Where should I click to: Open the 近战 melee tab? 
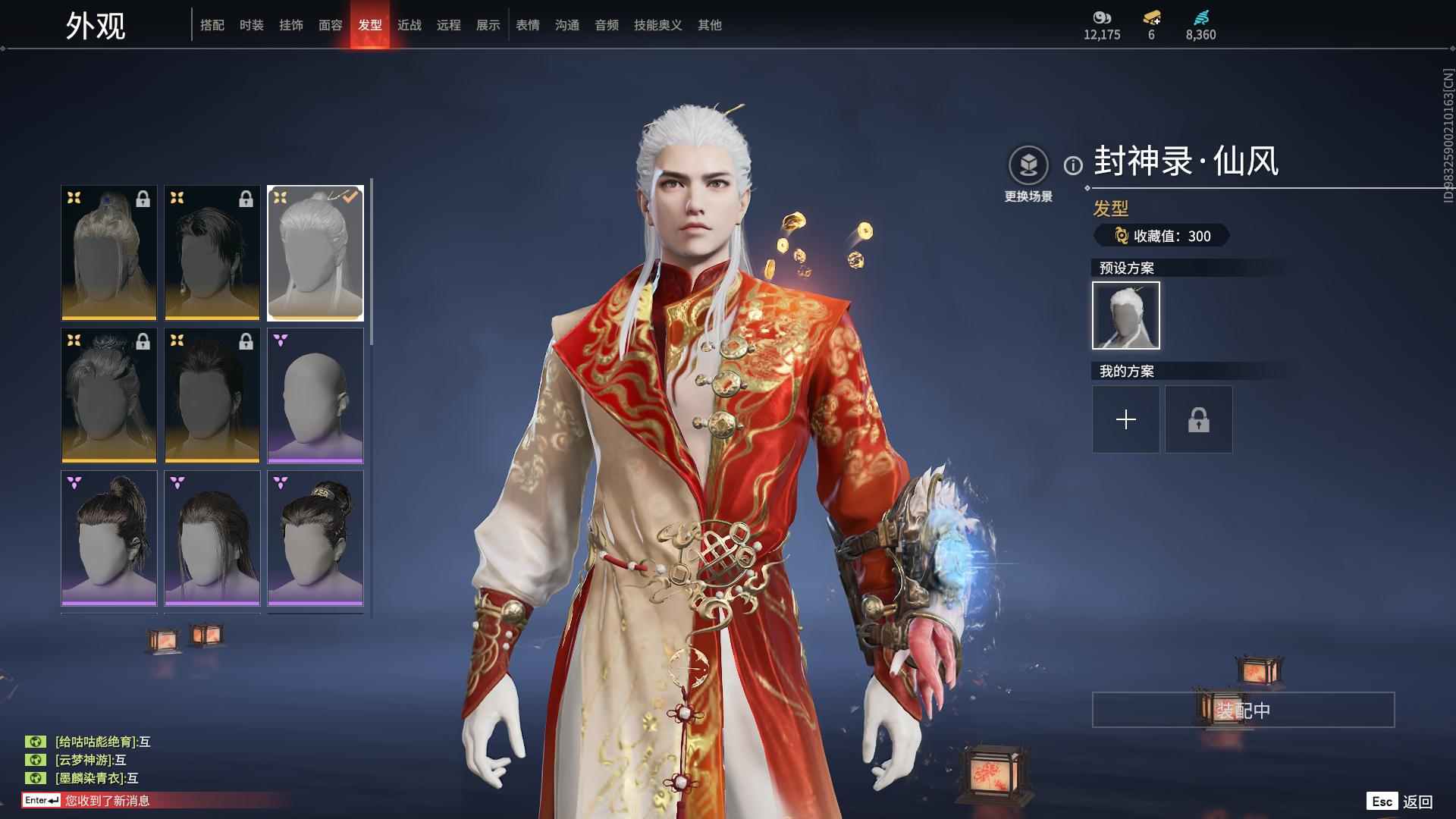(409, 25)
